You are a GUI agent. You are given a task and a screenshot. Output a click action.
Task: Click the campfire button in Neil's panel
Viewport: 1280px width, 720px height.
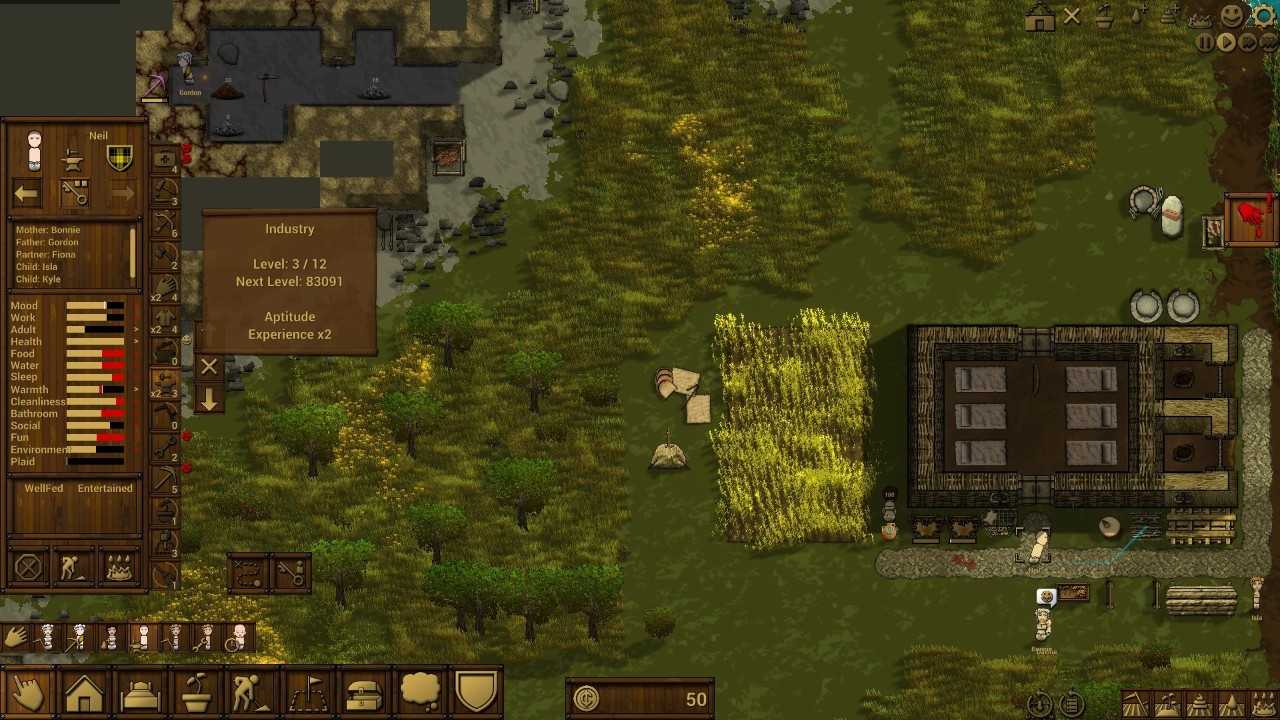coord(120,568)
